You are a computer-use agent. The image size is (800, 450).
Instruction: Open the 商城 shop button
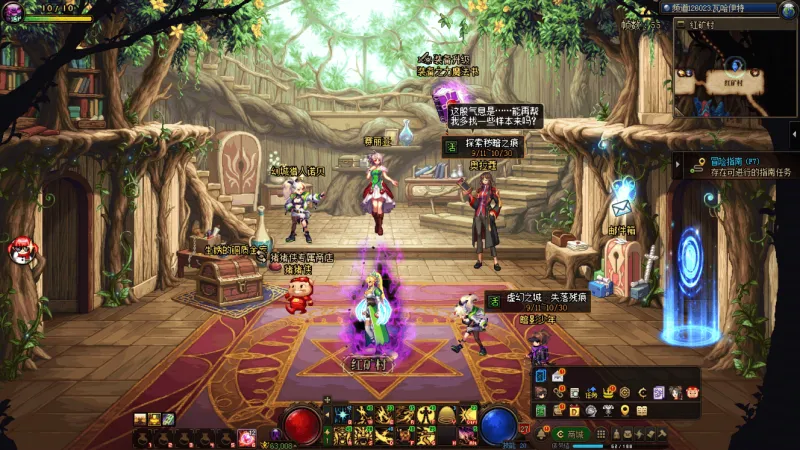(x=570, y=434)
